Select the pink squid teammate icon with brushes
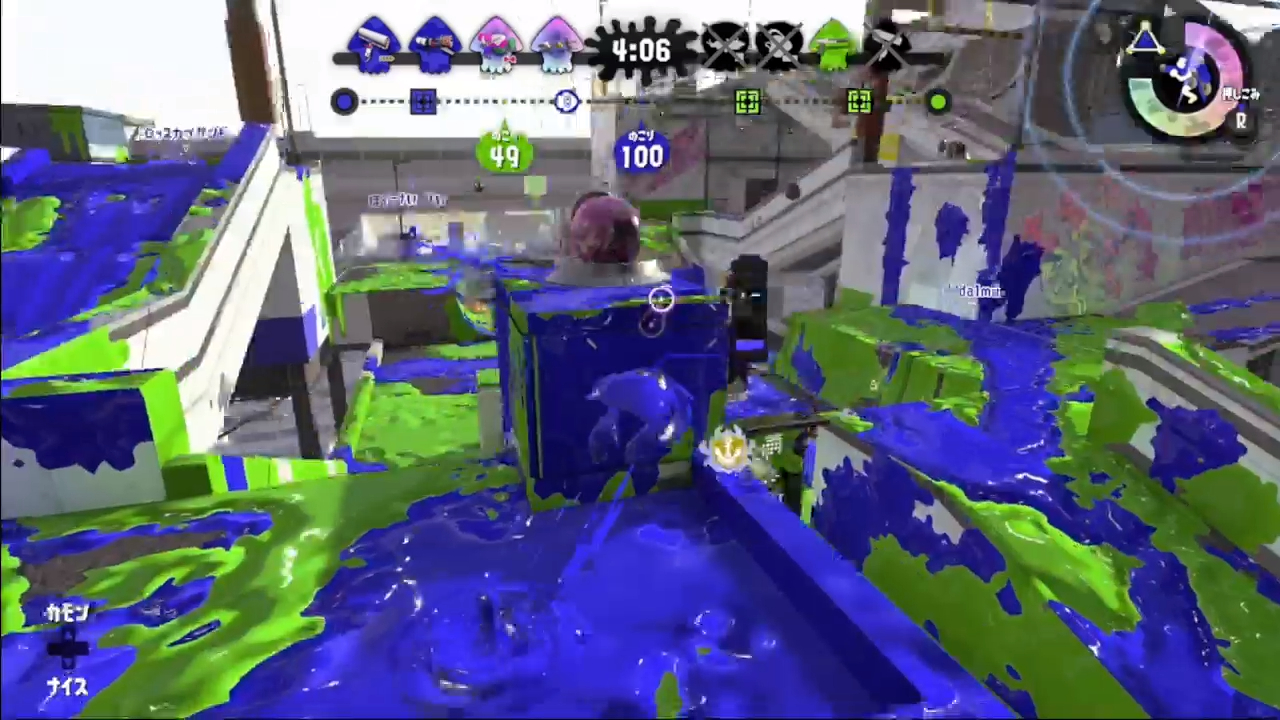Screen dimensions: 1280x720 coord(497,45)
